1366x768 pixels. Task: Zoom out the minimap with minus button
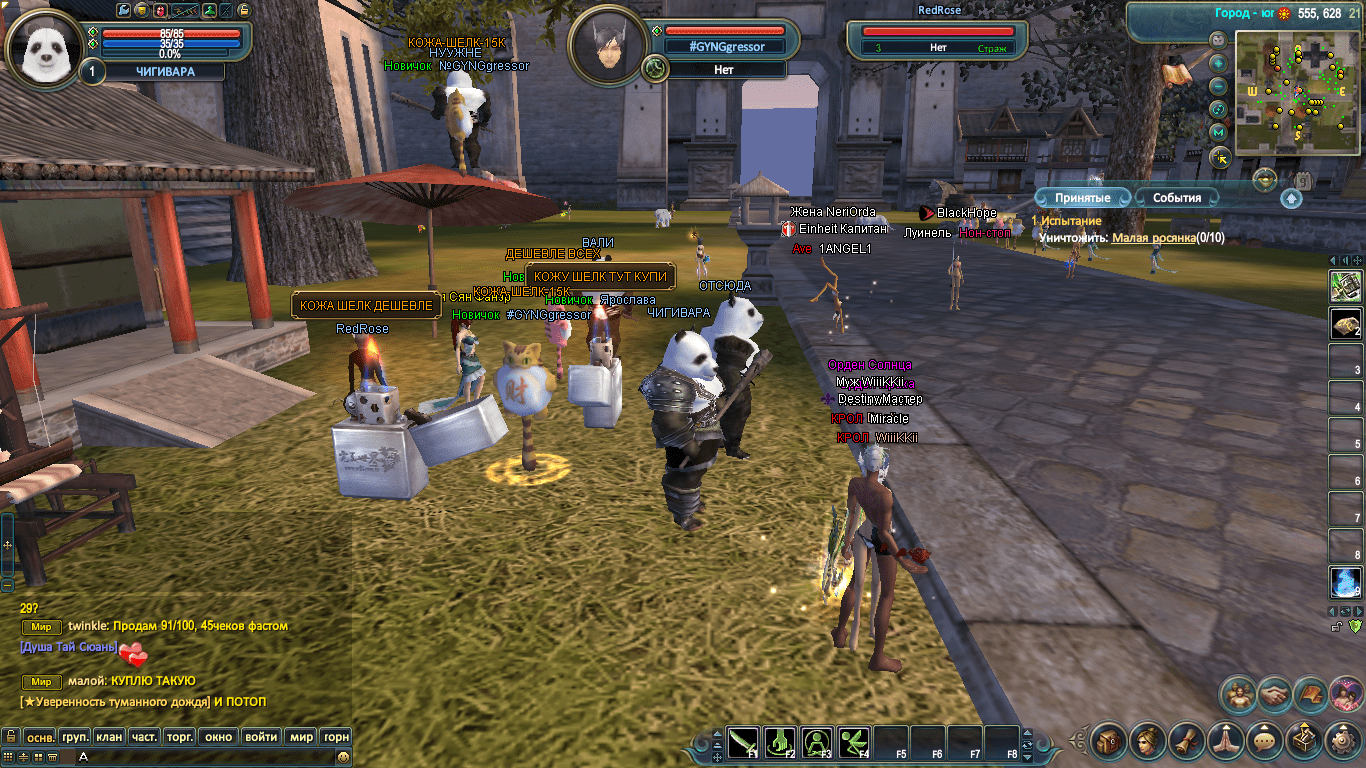coord(1218,86)
